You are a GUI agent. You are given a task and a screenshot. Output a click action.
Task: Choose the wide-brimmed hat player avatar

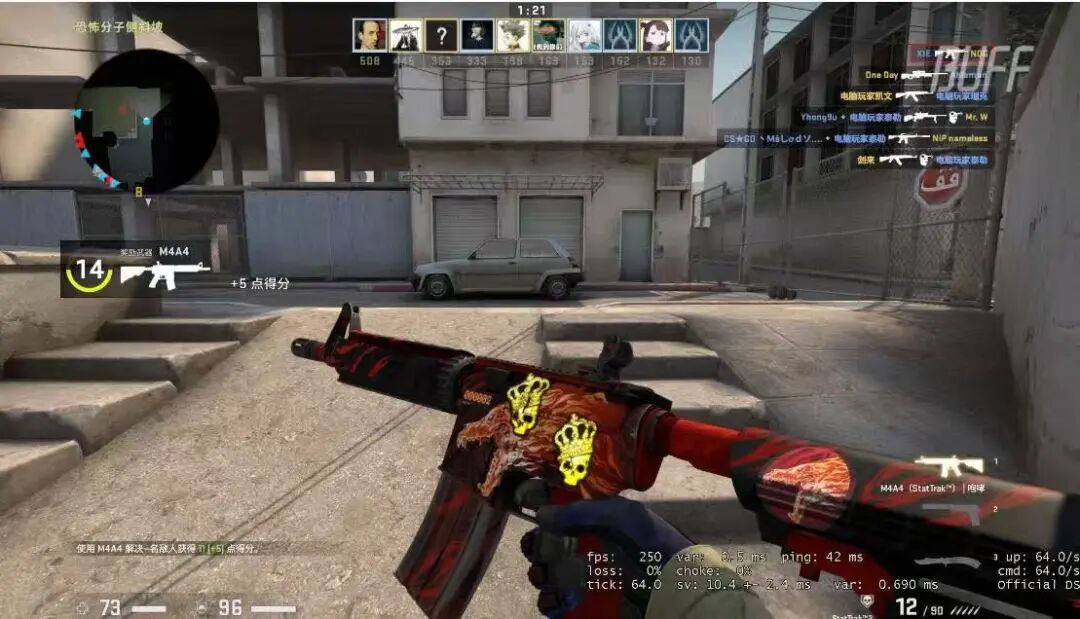click(x=405, y=36)
